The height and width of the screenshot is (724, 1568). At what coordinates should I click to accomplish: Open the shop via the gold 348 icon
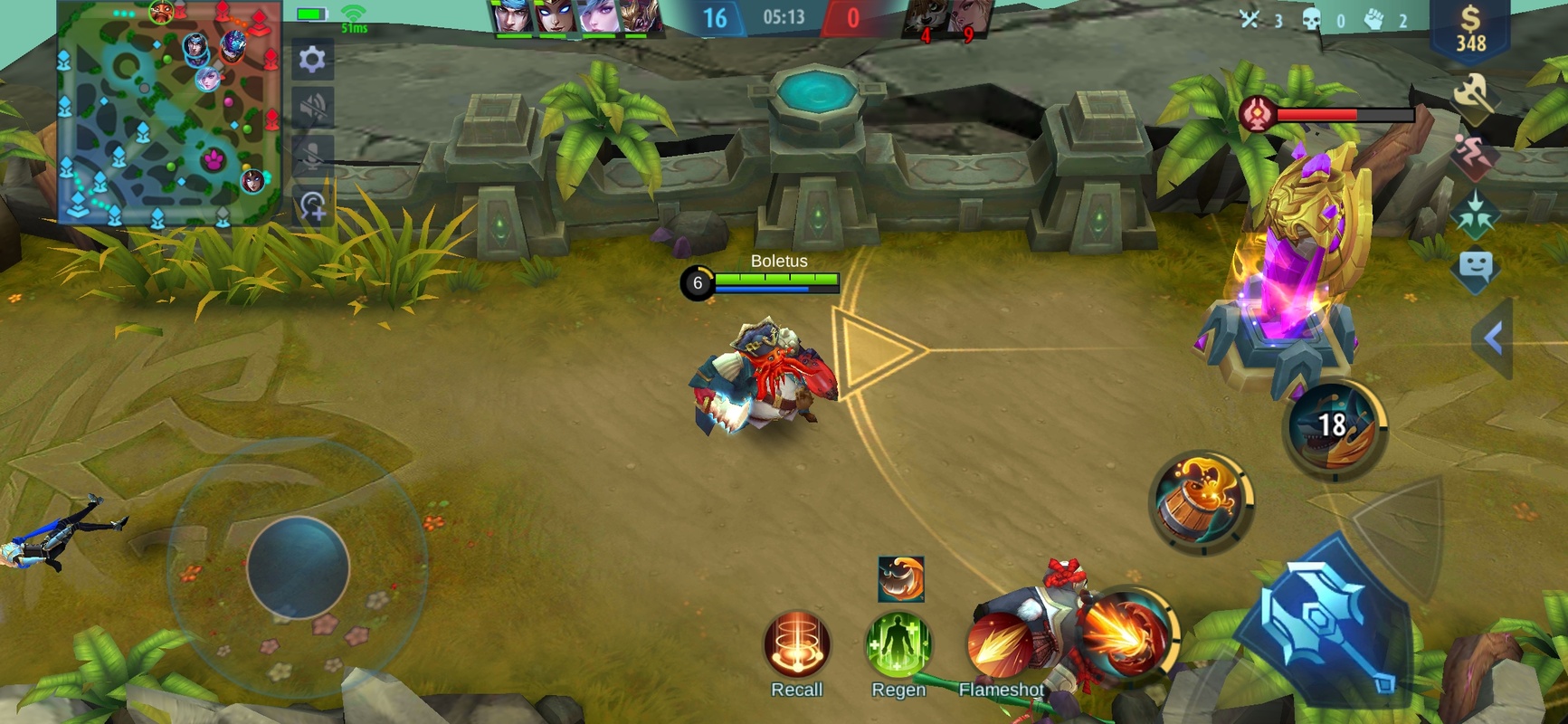[x=1470, y=31]
